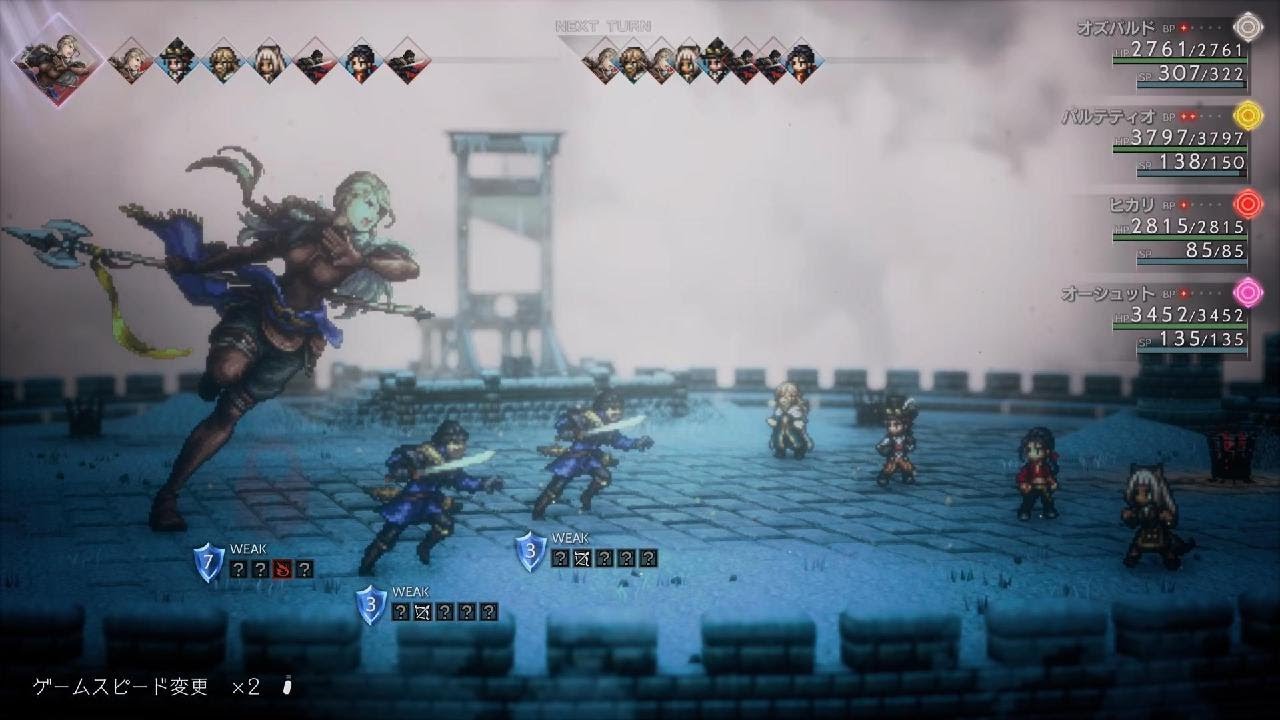Screen dimensions: 1280x720
Task: Click the pink orb beside オーシュット
Action: (1246, 294)
